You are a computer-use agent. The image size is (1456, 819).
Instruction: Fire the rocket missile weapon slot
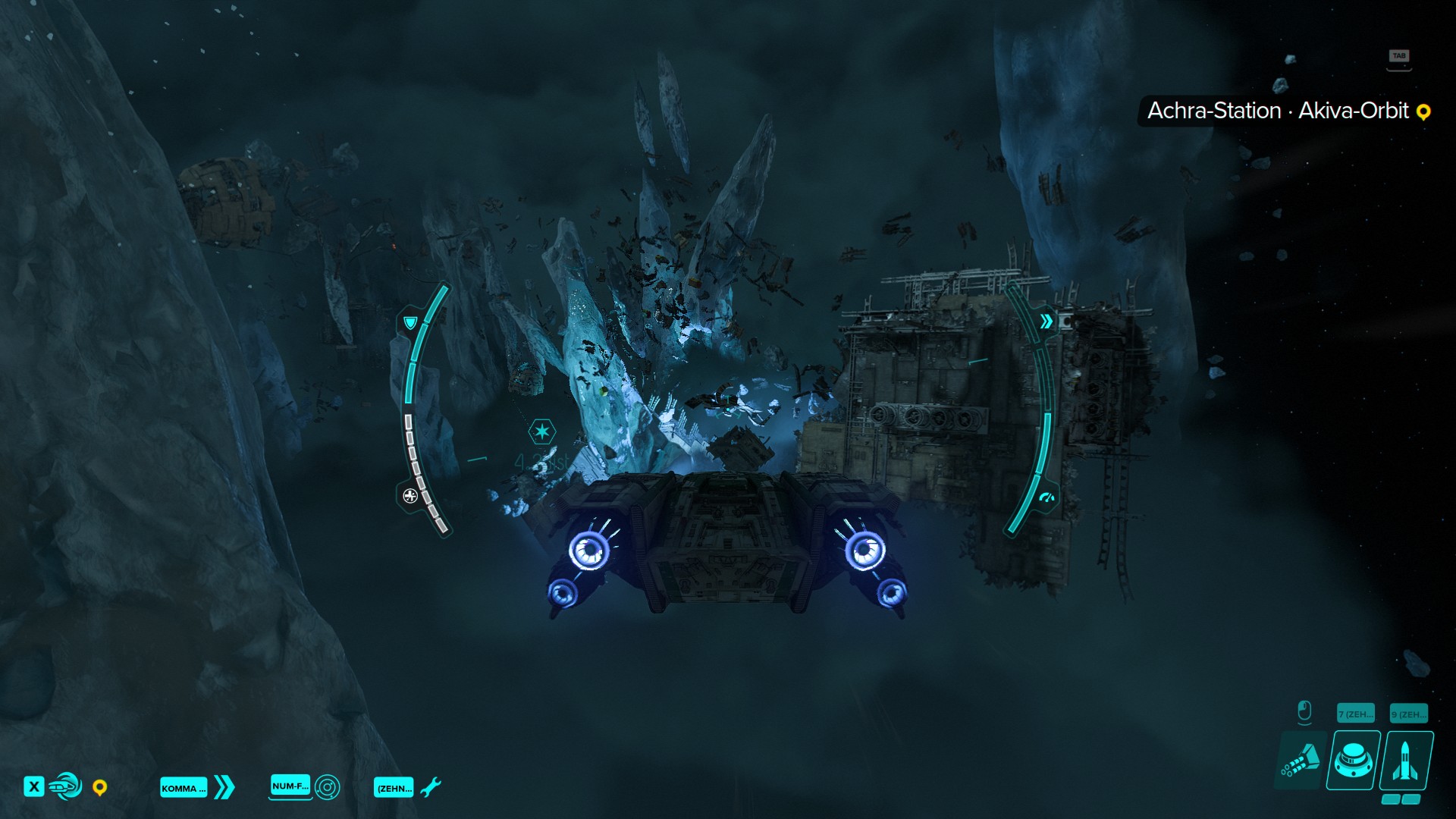tap(1406, 761)
